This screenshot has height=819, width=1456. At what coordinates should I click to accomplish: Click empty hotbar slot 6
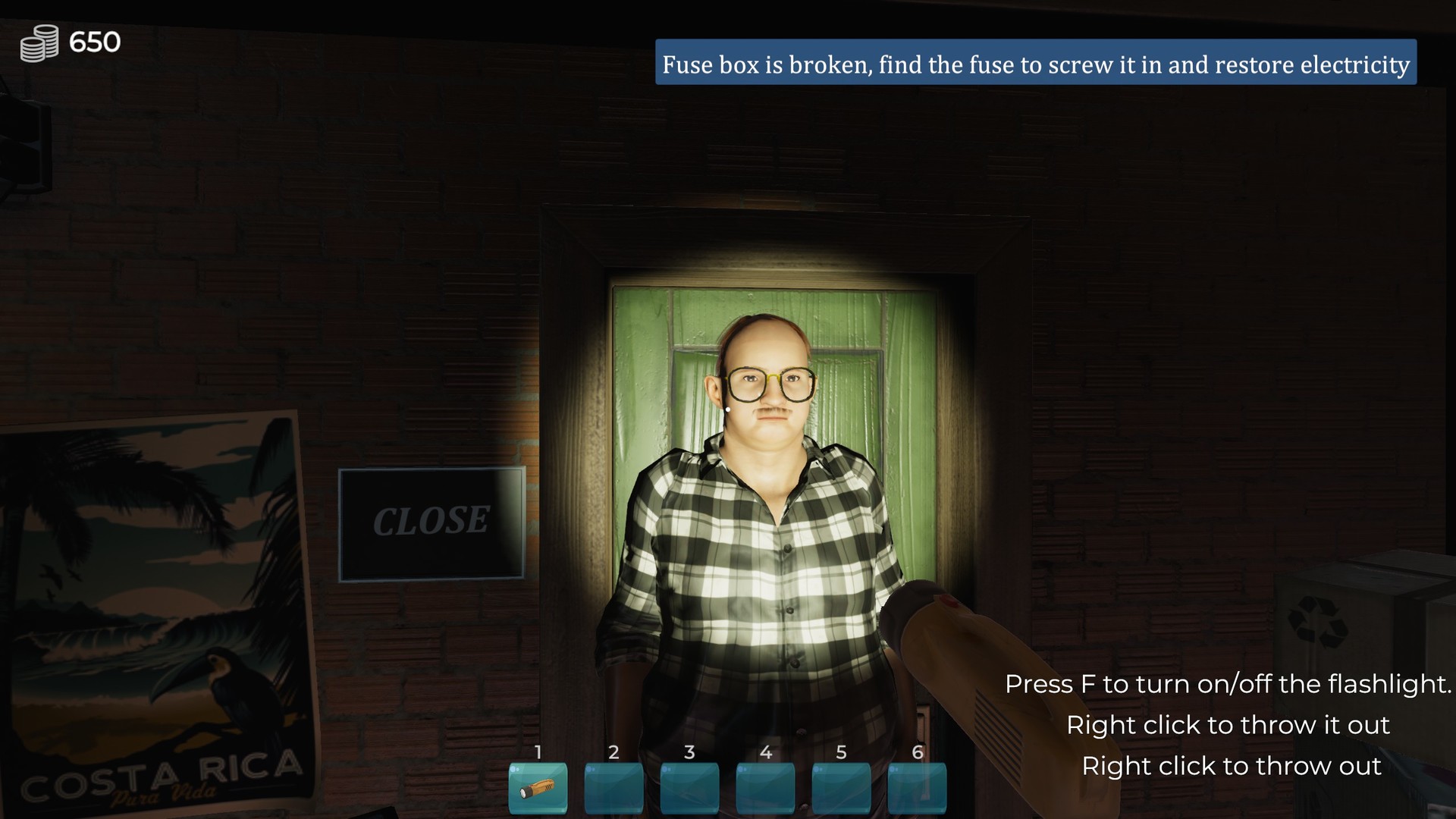point(918,790)
